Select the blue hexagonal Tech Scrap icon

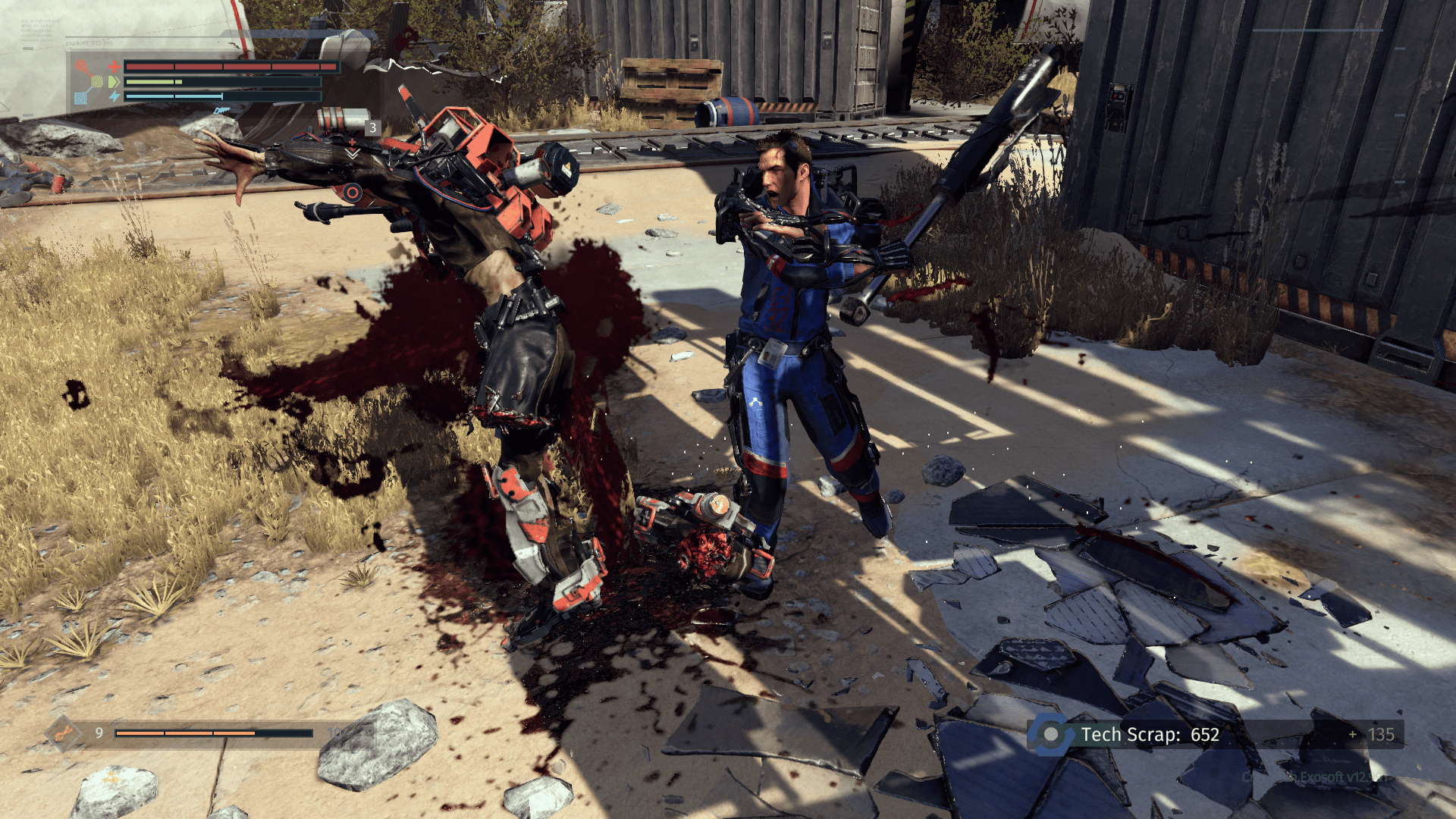coord(1051,734)
